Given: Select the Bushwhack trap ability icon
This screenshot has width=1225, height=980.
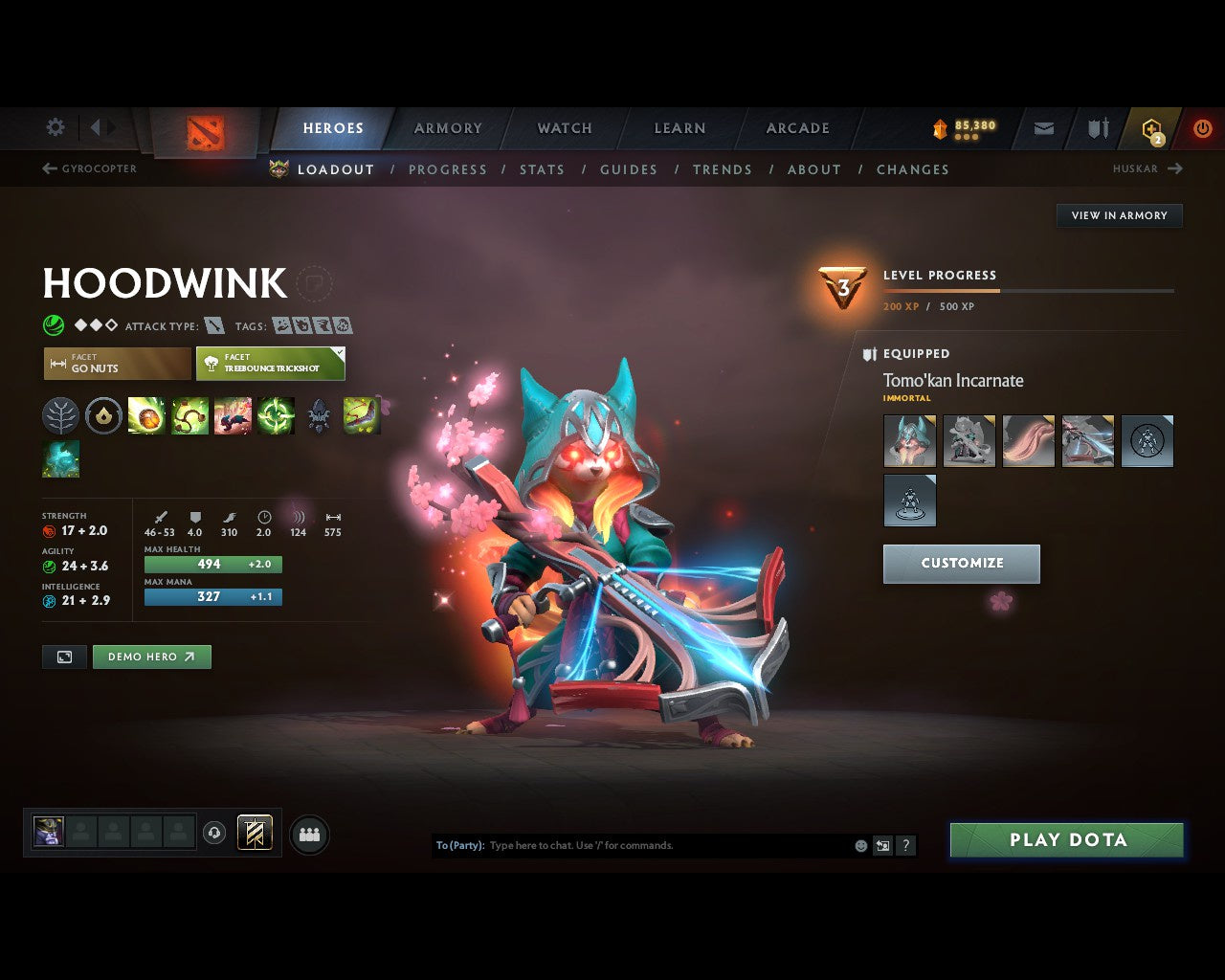Looking at the screenshot, I should 190,416.
